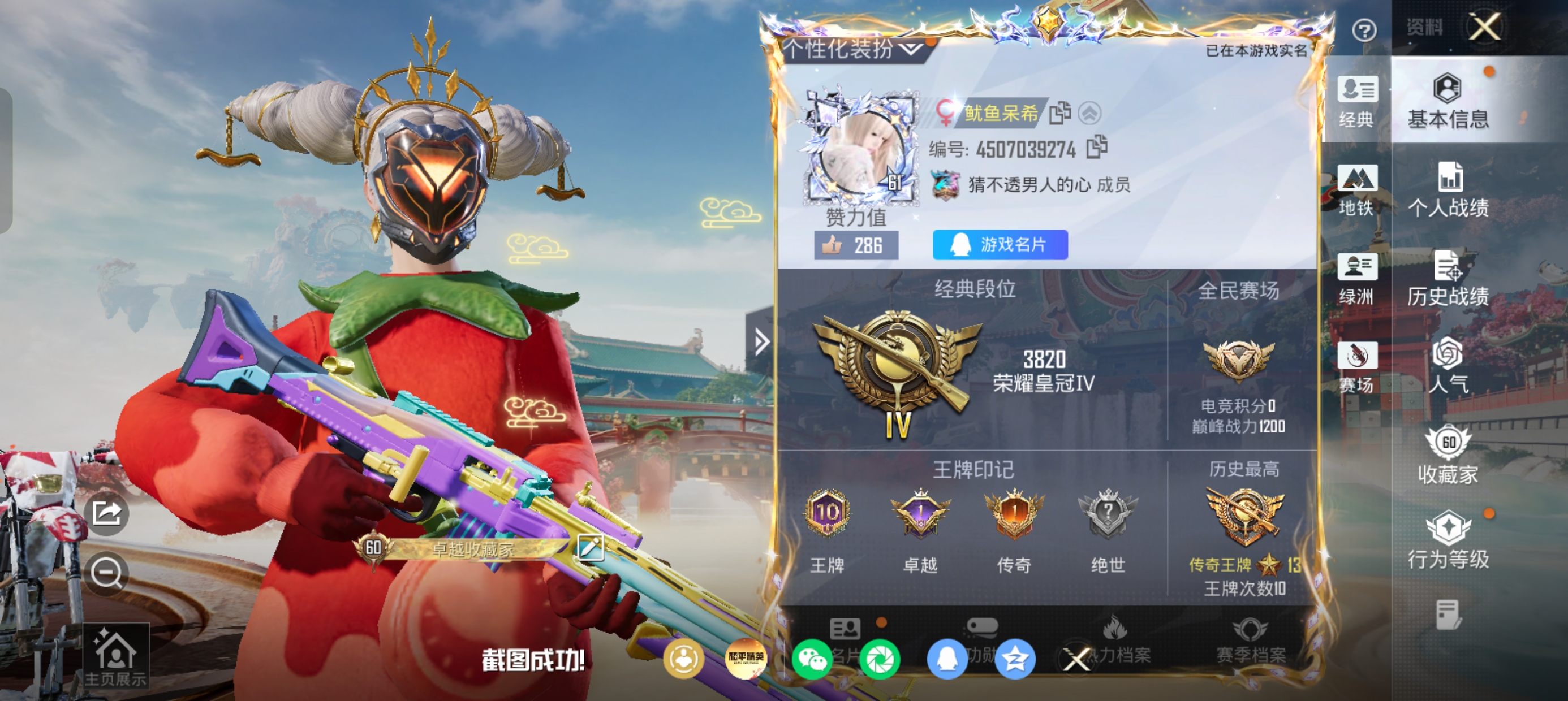View 历史战绩 match history
The height and width of the screenshot is (701, 1568).
1448,279
